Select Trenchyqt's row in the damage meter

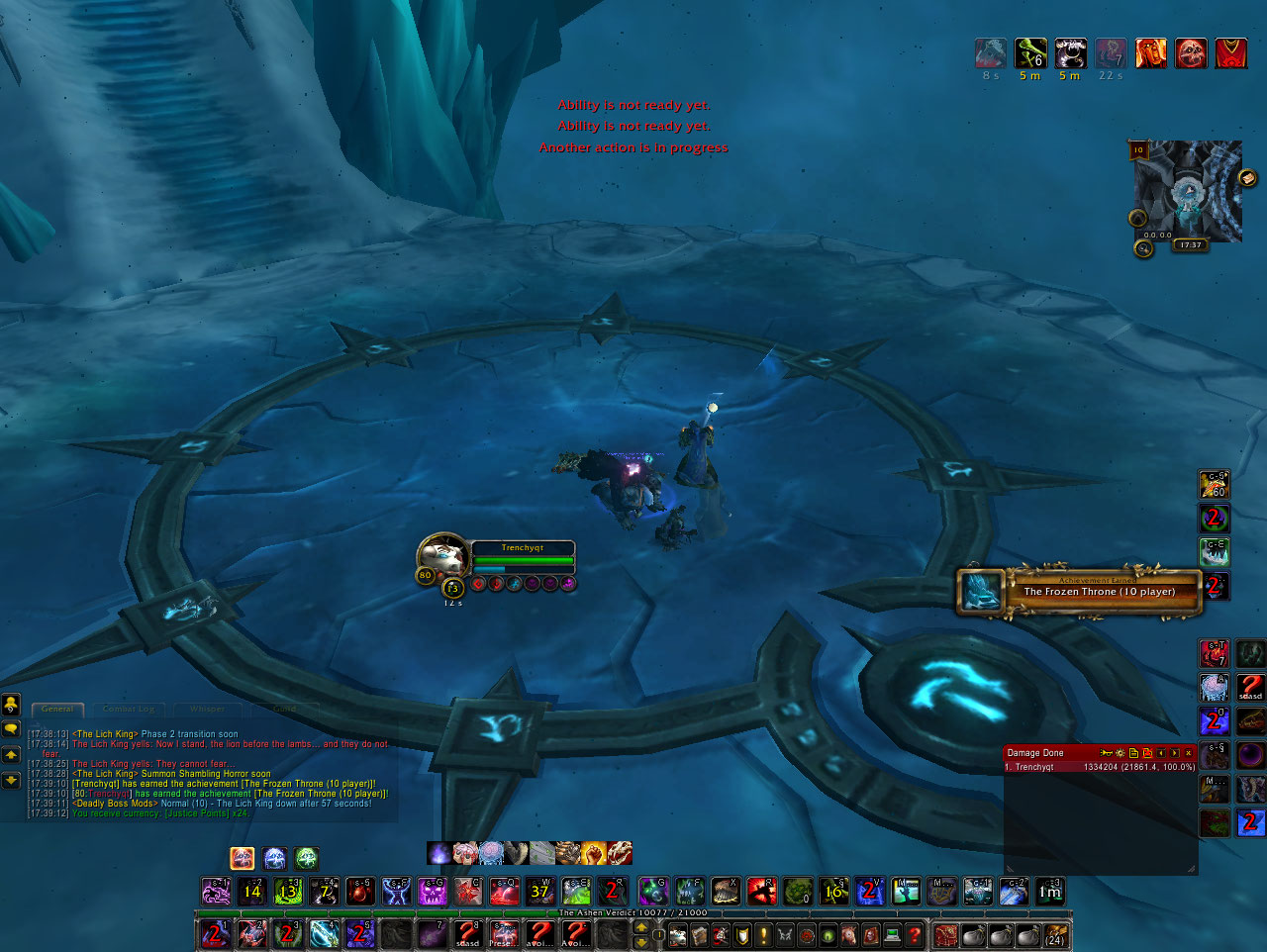tap(1099, 767)
